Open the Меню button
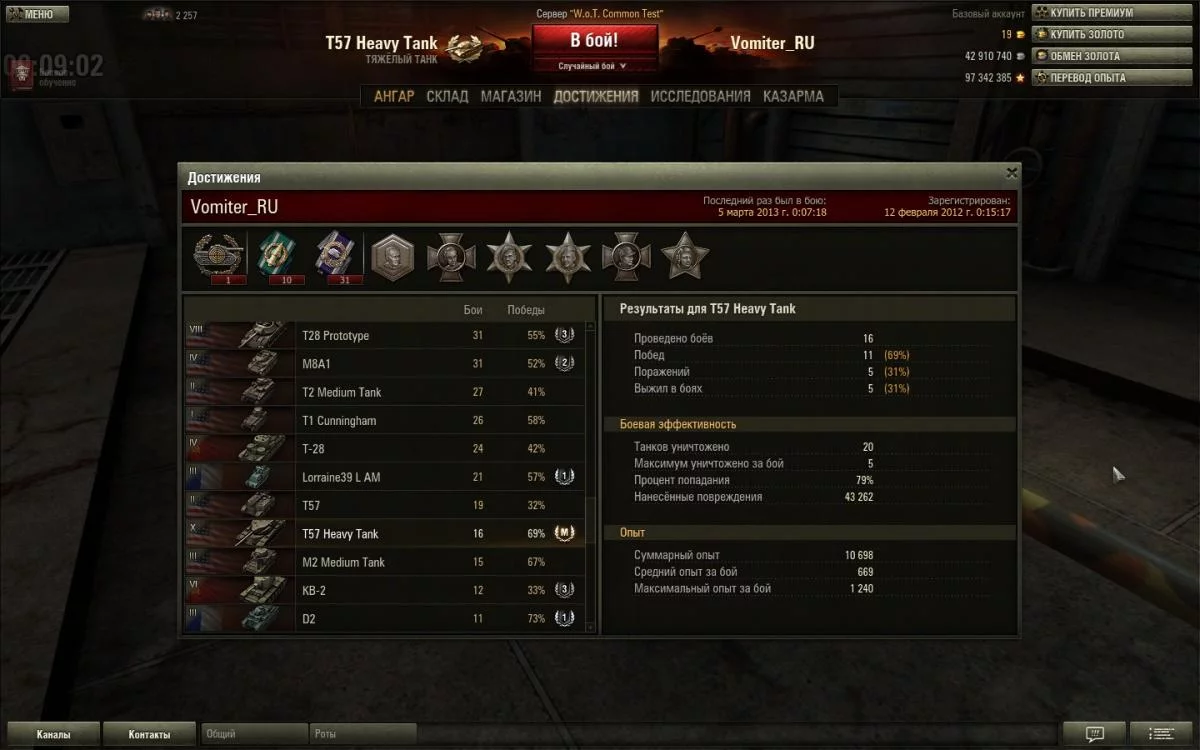Image resolution: width=1200 pixels, height=750 pixels. pos(37,14)
